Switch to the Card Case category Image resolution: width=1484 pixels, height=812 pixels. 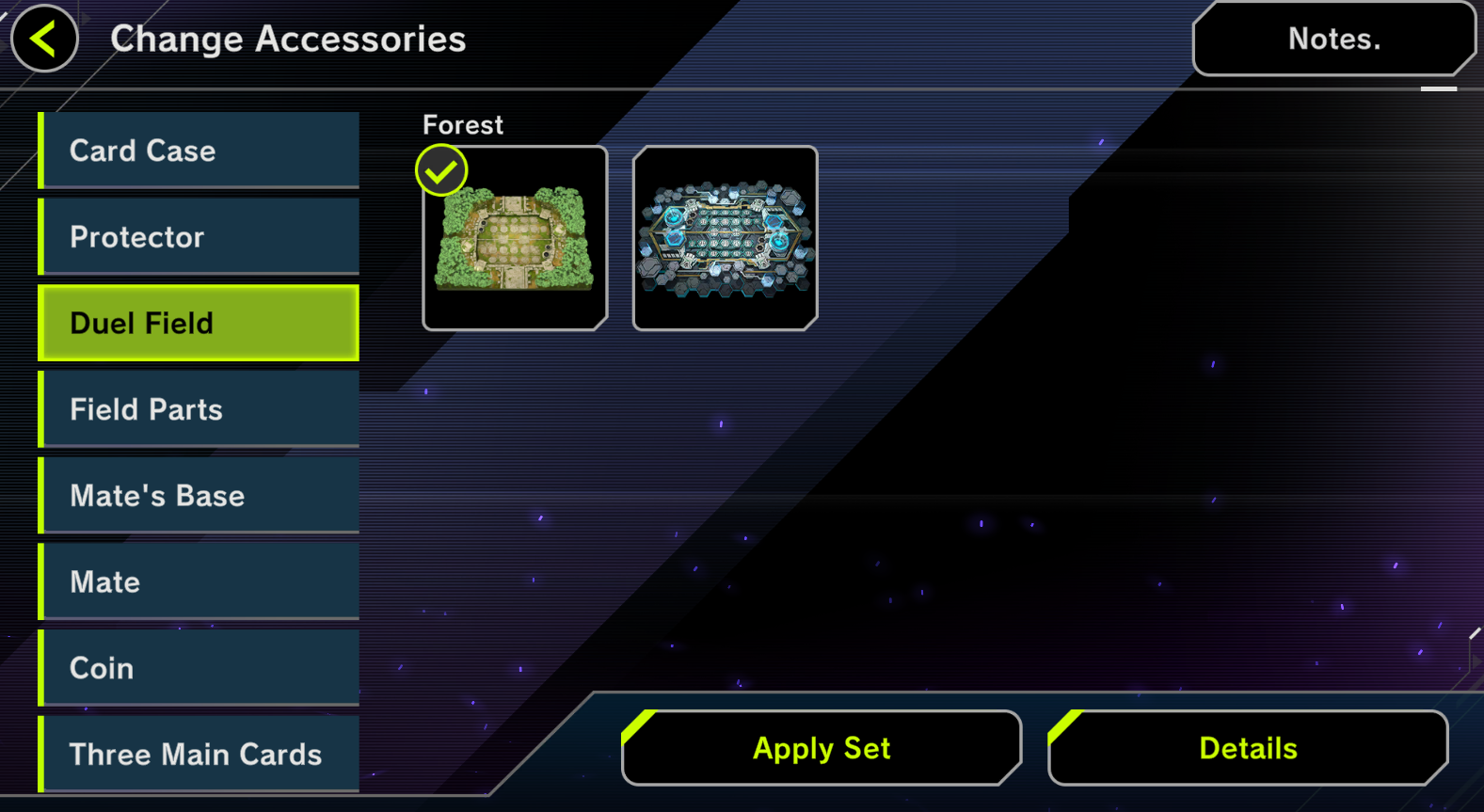tap(199, 151)
